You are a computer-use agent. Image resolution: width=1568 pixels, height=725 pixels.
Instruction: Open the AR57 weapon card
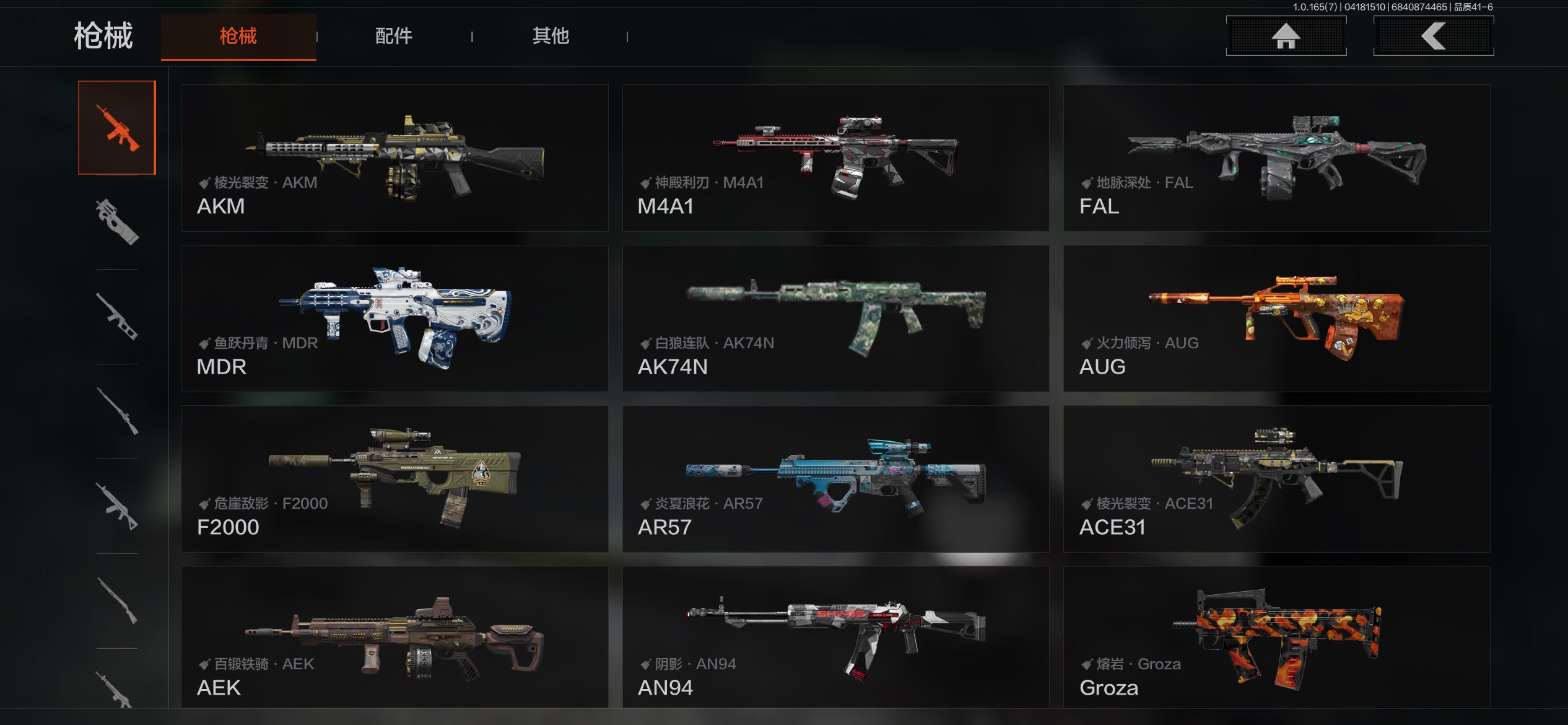click(835, 479)
